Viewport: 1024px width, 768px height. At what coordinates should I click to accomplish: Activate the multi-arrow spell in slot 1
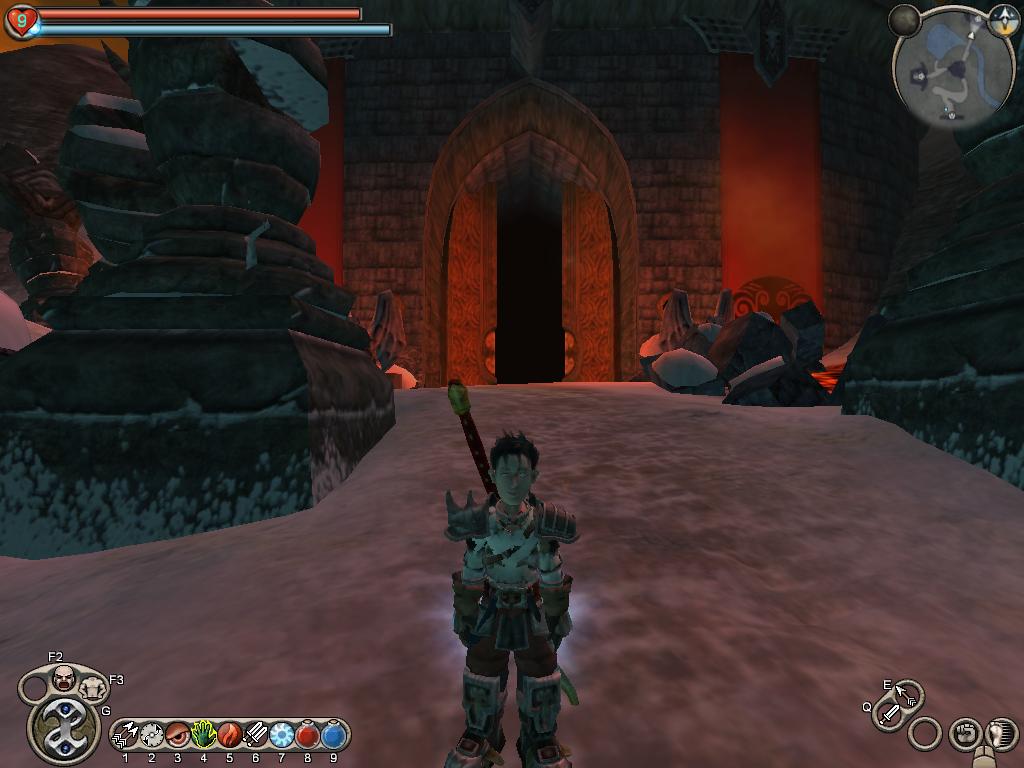click(x=126, y=736)
